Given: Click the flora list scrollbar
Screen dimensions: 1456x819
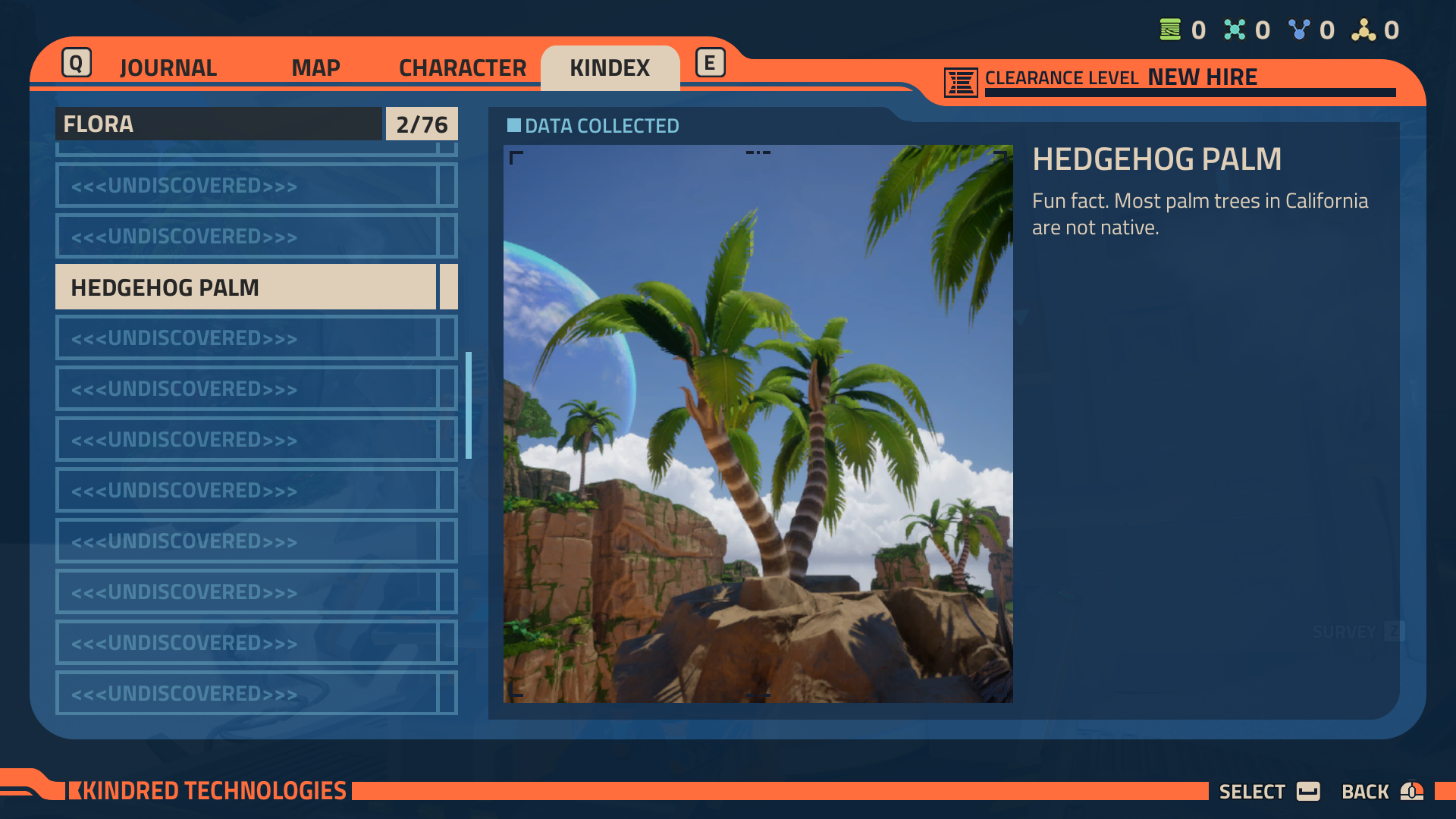Looking at the screenshot, I should (469, 405).
